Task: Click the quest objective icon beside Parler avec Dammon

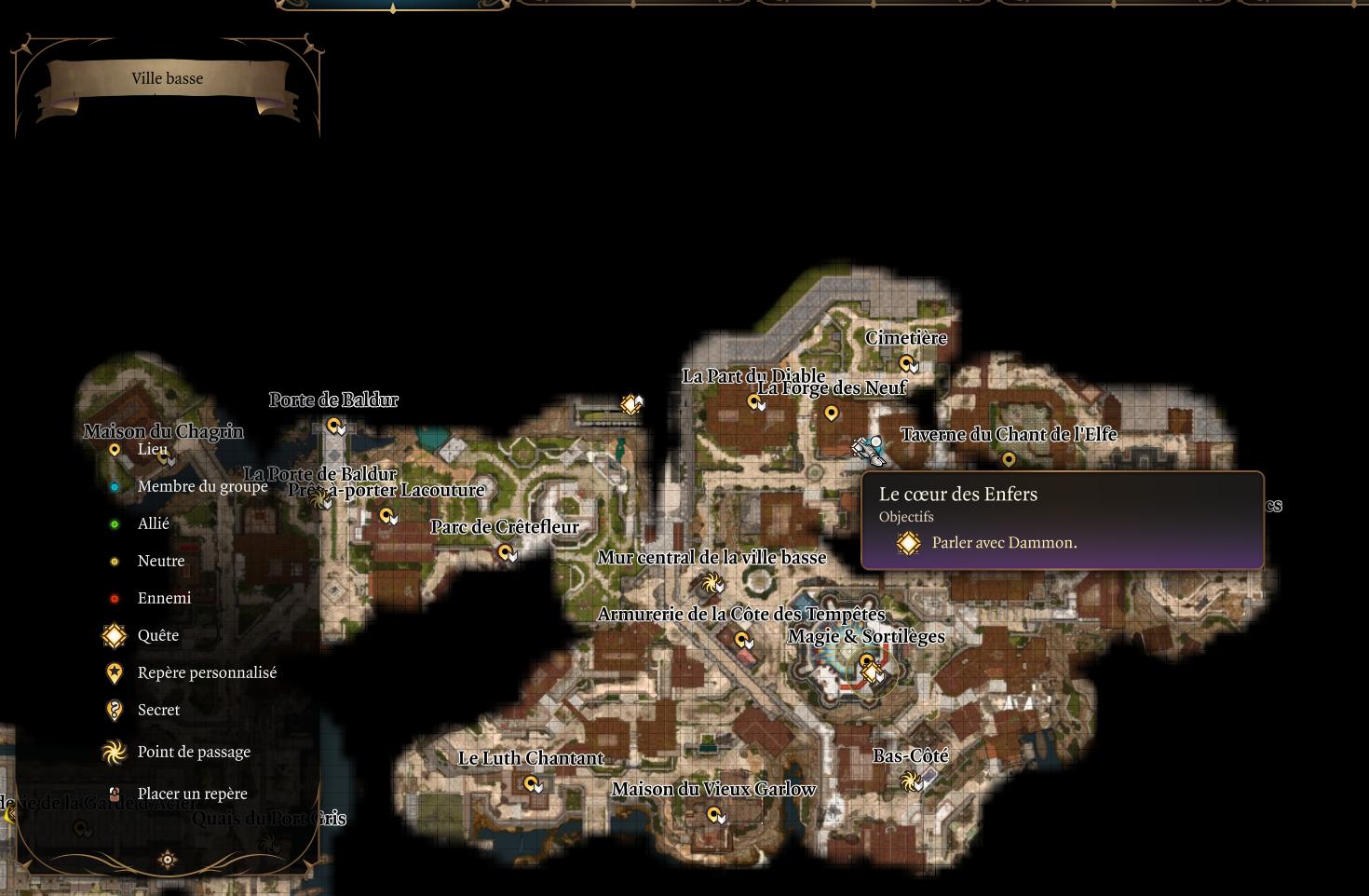Action: [x=908, y=542]
